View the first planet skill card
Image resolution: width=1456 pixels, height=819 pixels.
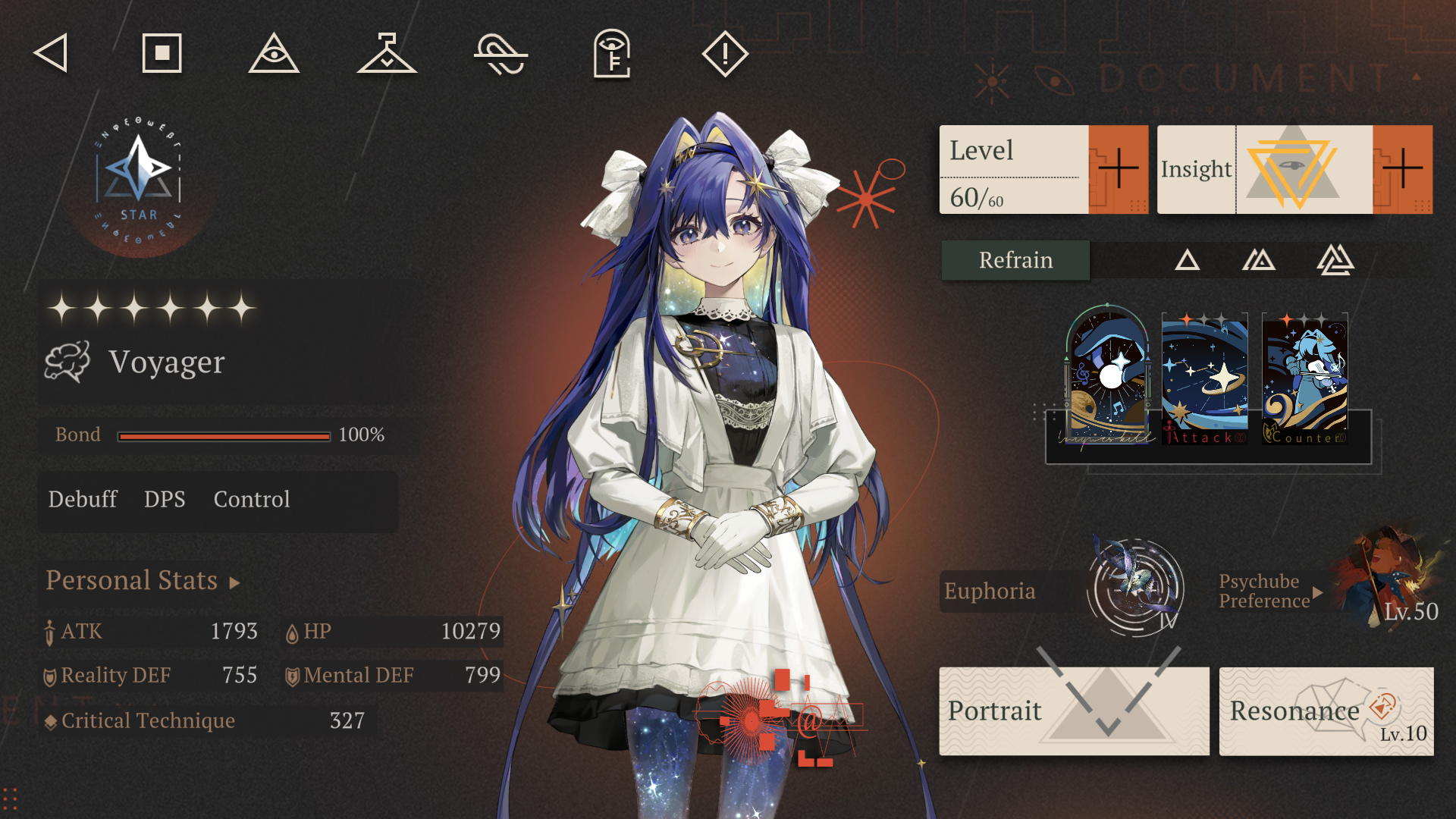pos(1108,375)
